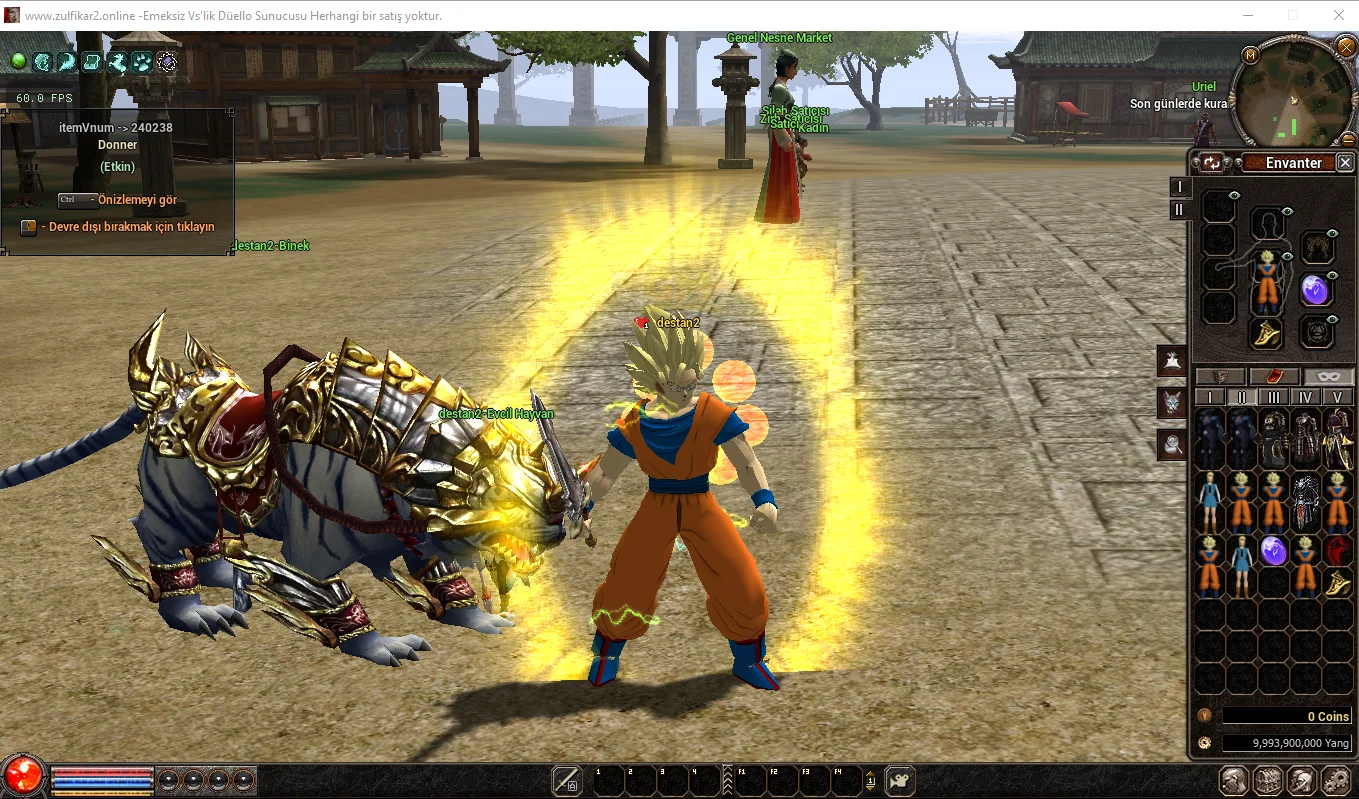Click the camera recording icon on the bottom bar
The image size is (1359, 799).
click(899, 781)
